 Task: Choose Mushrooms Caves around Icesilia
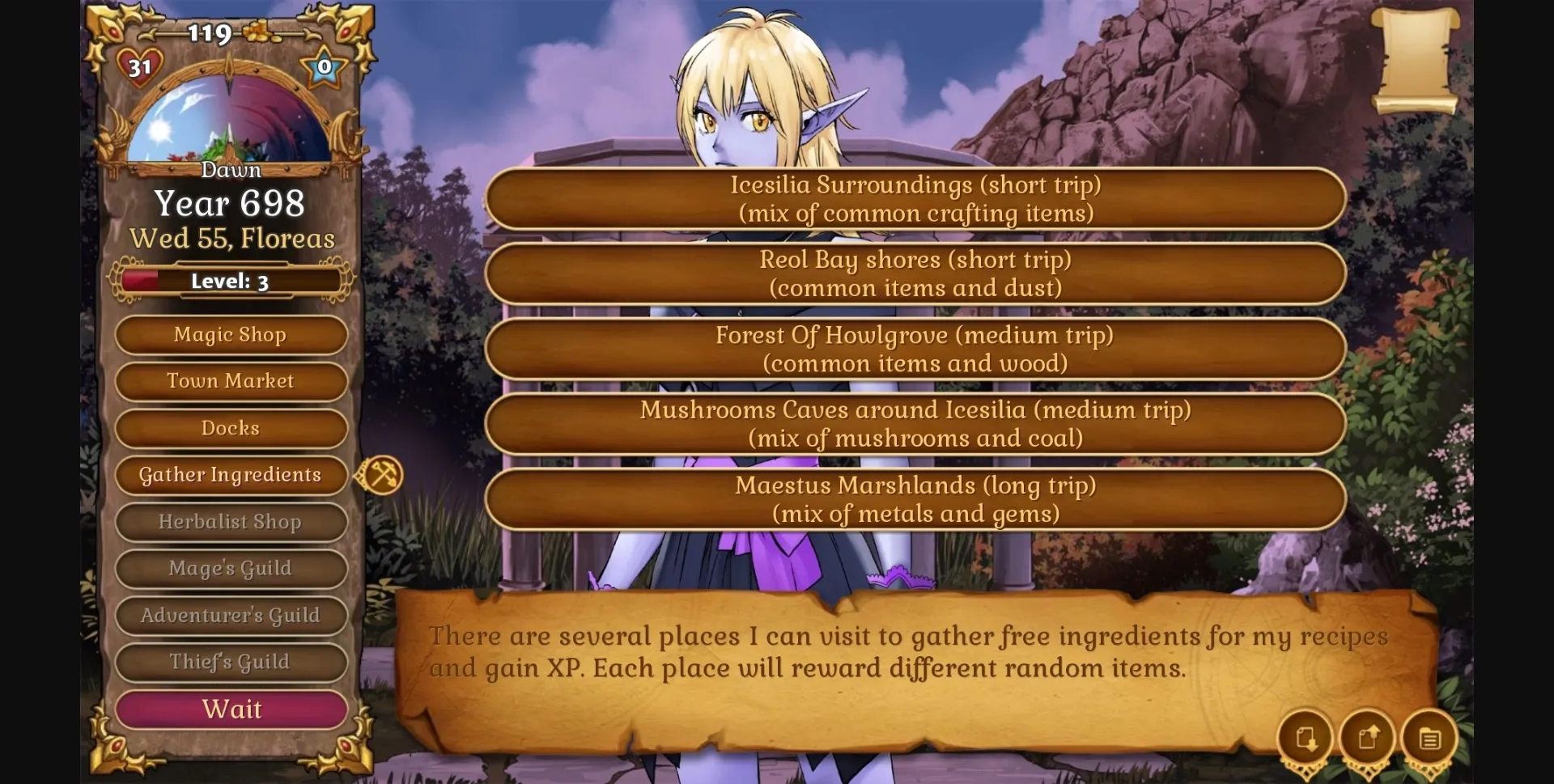click(x=915, y=424)
